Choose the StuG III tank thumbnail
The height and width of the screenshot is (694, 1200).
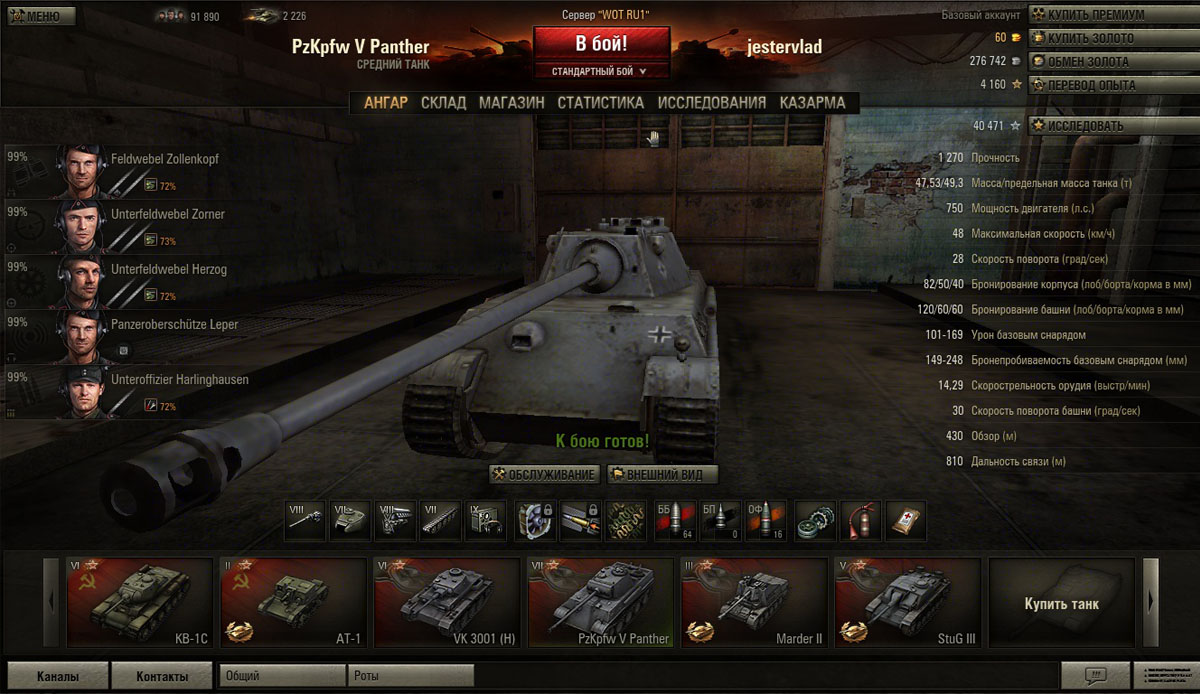click(907, 602)
